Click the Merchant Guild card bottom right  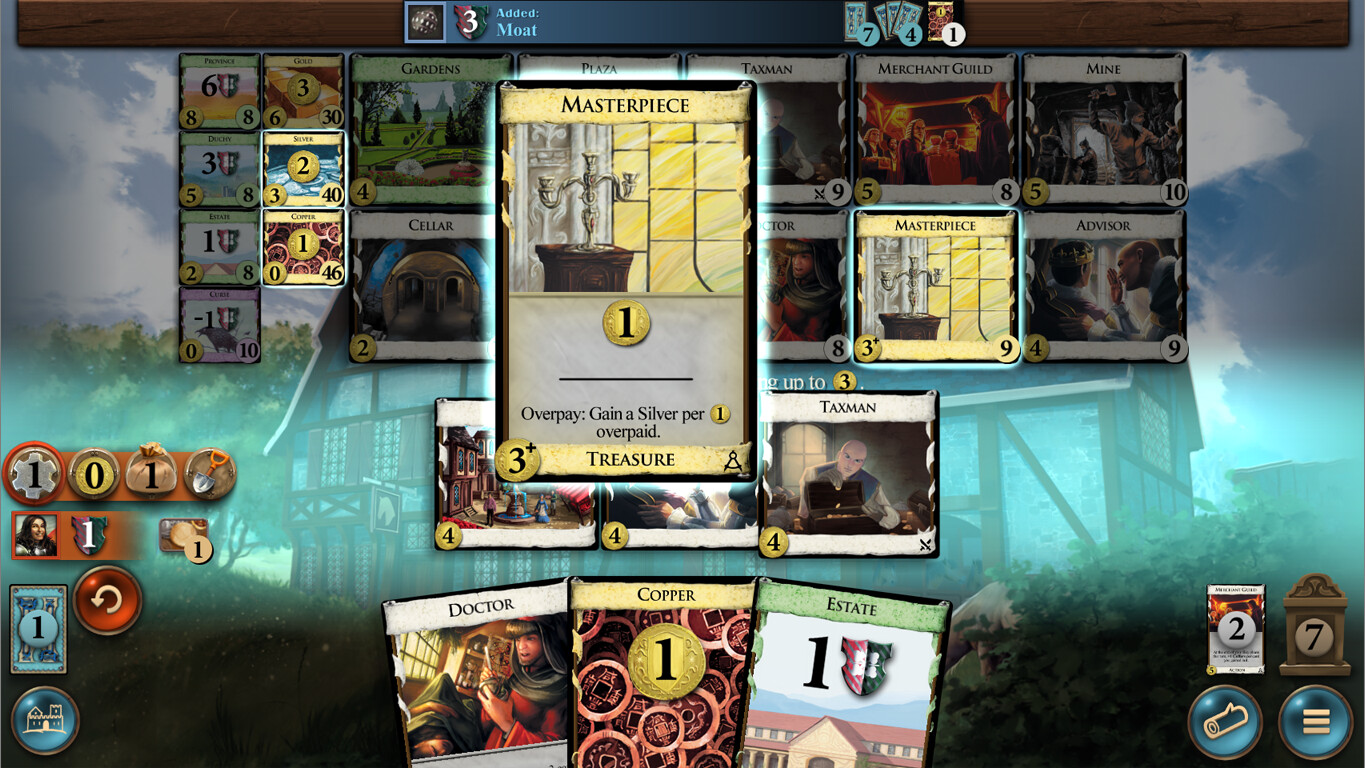pyautogui.click(x=1237, y=627)
